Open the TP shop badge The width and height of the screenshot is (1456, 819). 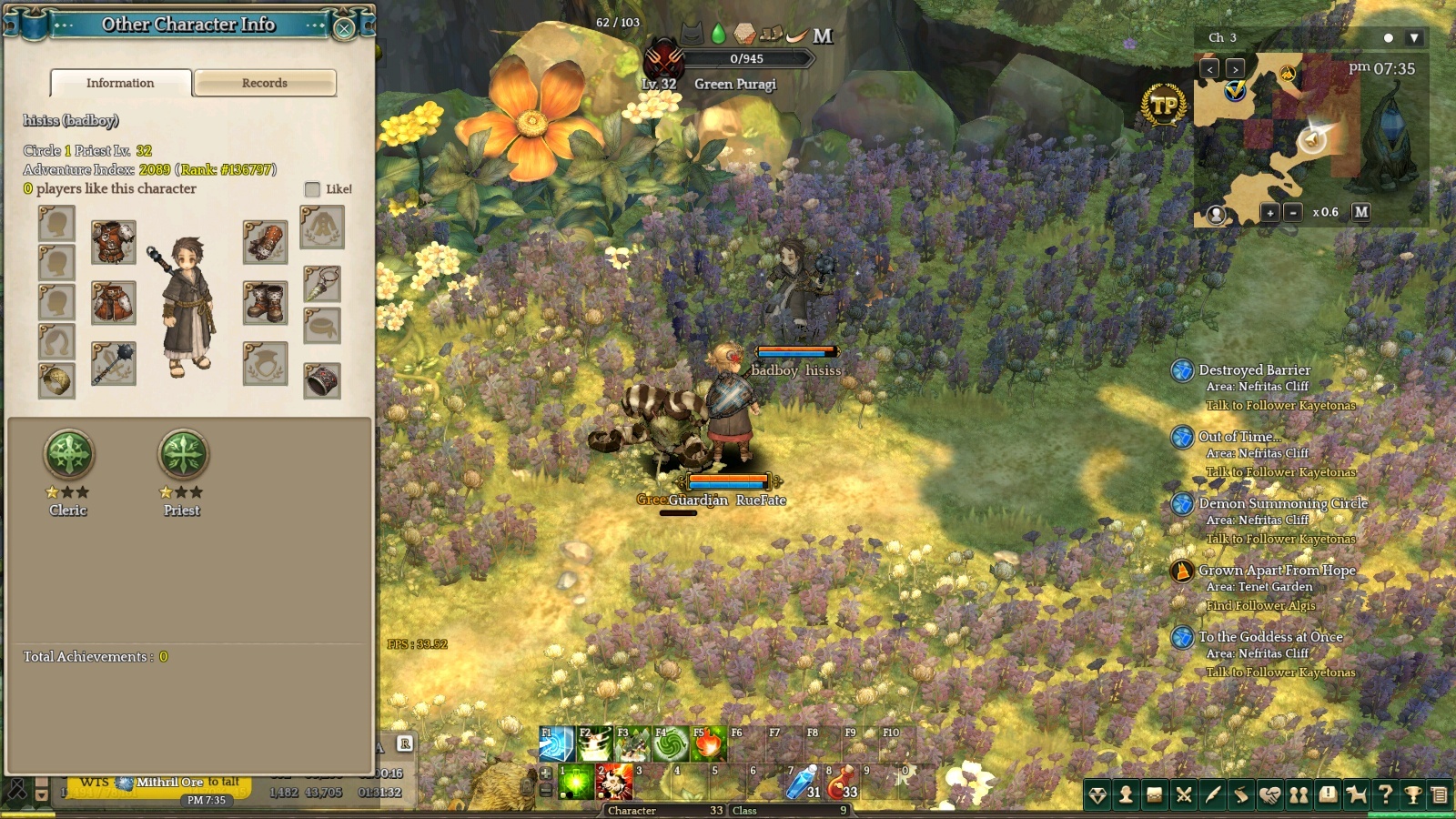pos(1164,106)
